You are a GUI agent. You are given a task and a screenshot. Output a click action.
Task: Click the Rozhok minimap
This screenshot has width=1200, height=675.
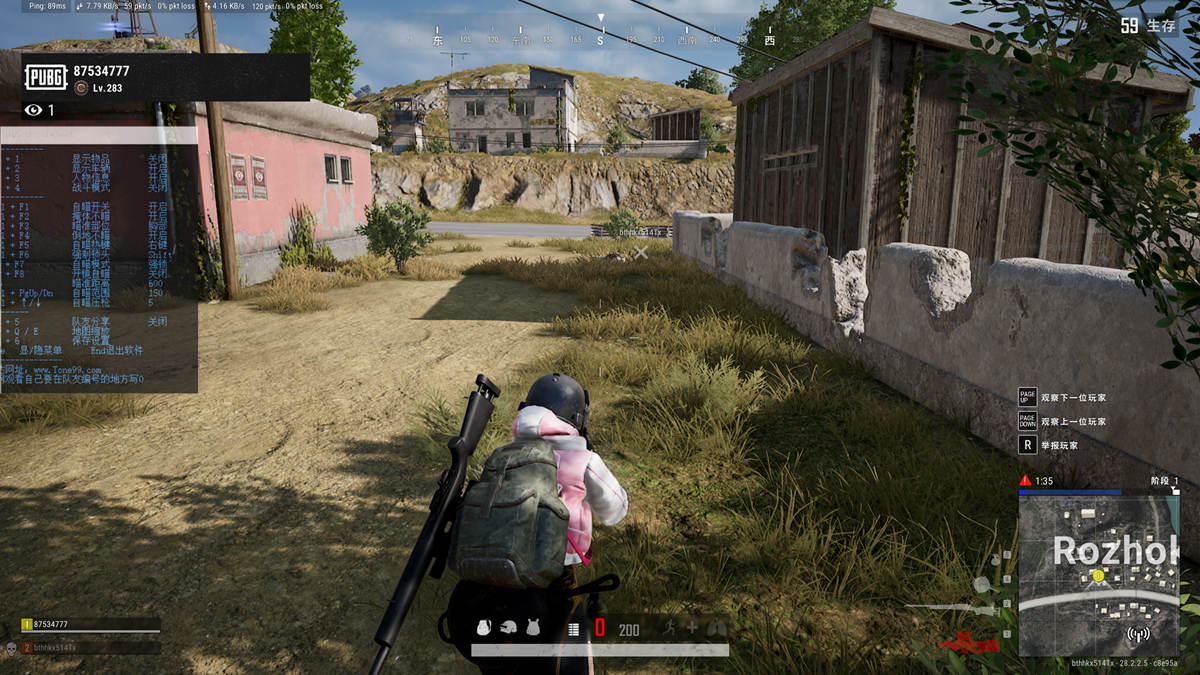tap(1099, 576)
